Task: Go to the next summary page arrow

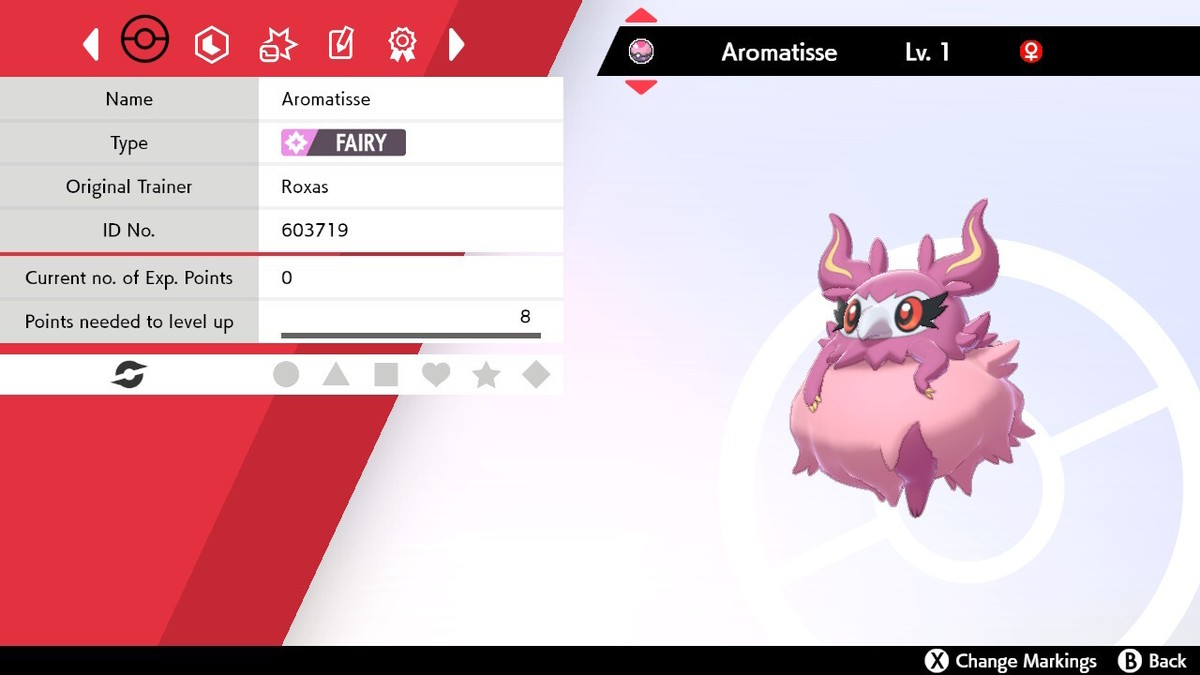Action: [x=456, y=44]
